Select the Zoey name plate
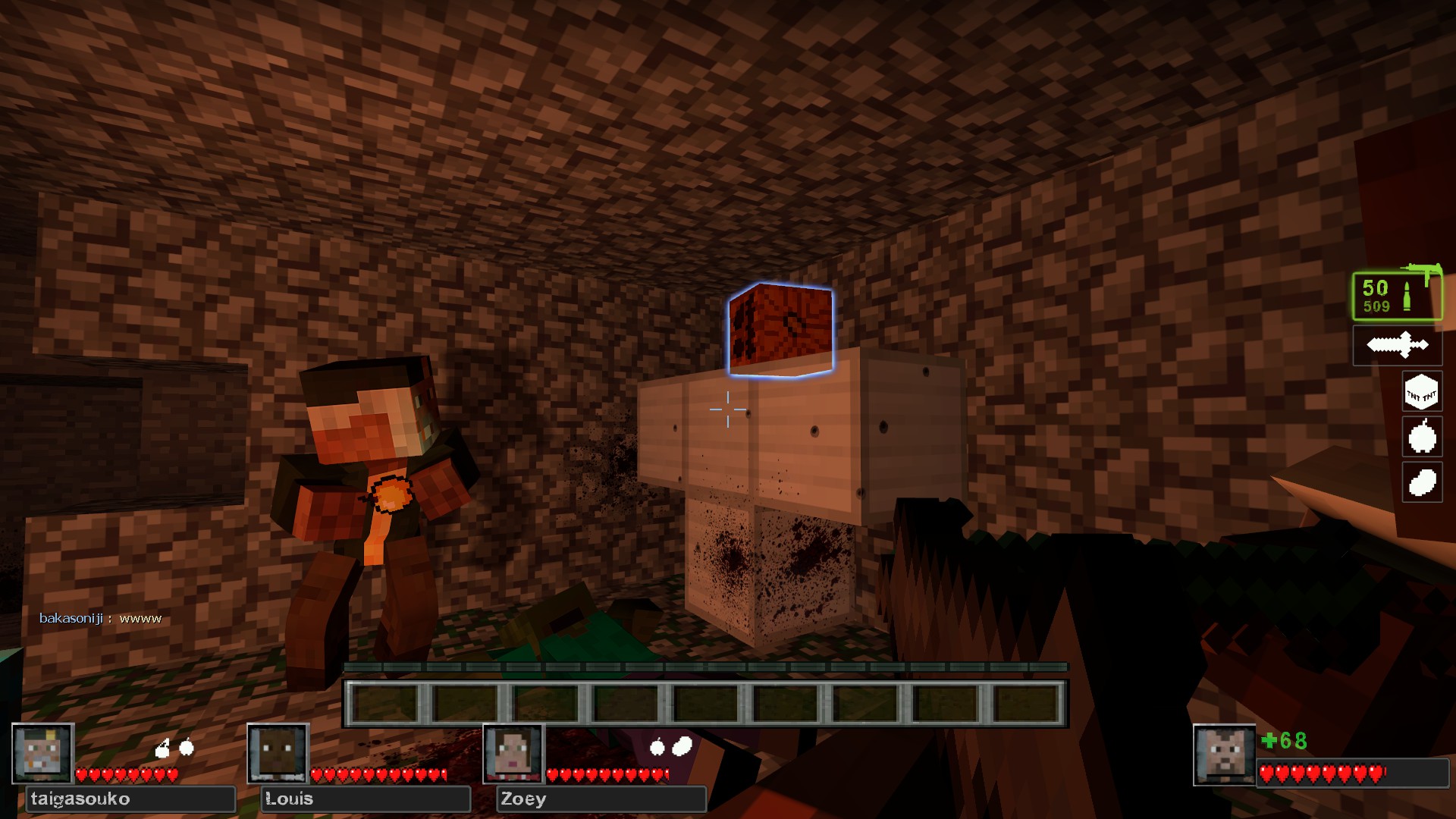 (601, 799)
